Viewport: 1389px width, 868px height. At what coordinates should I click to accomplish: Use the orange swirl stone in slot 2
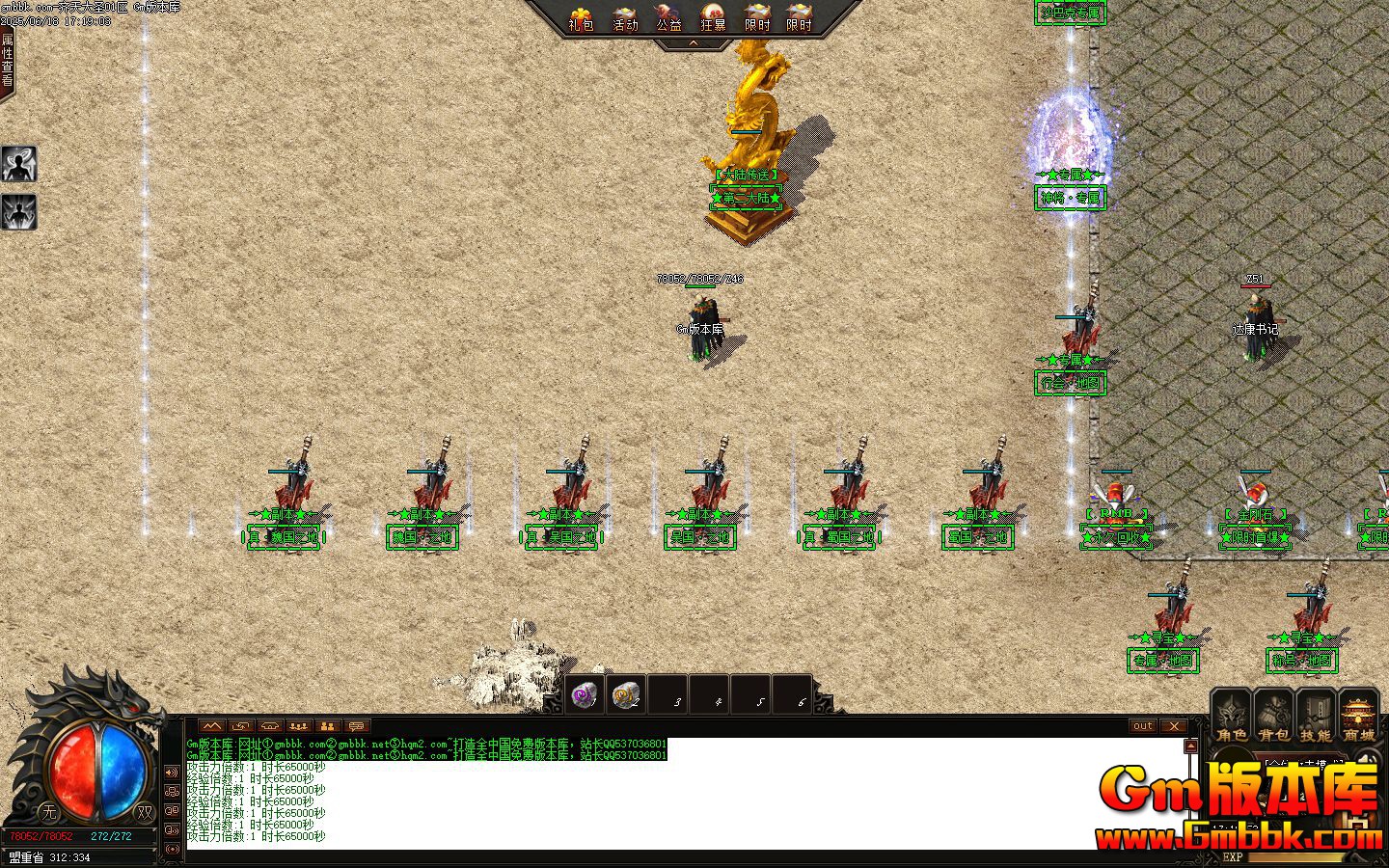click(x=627, y=694)
